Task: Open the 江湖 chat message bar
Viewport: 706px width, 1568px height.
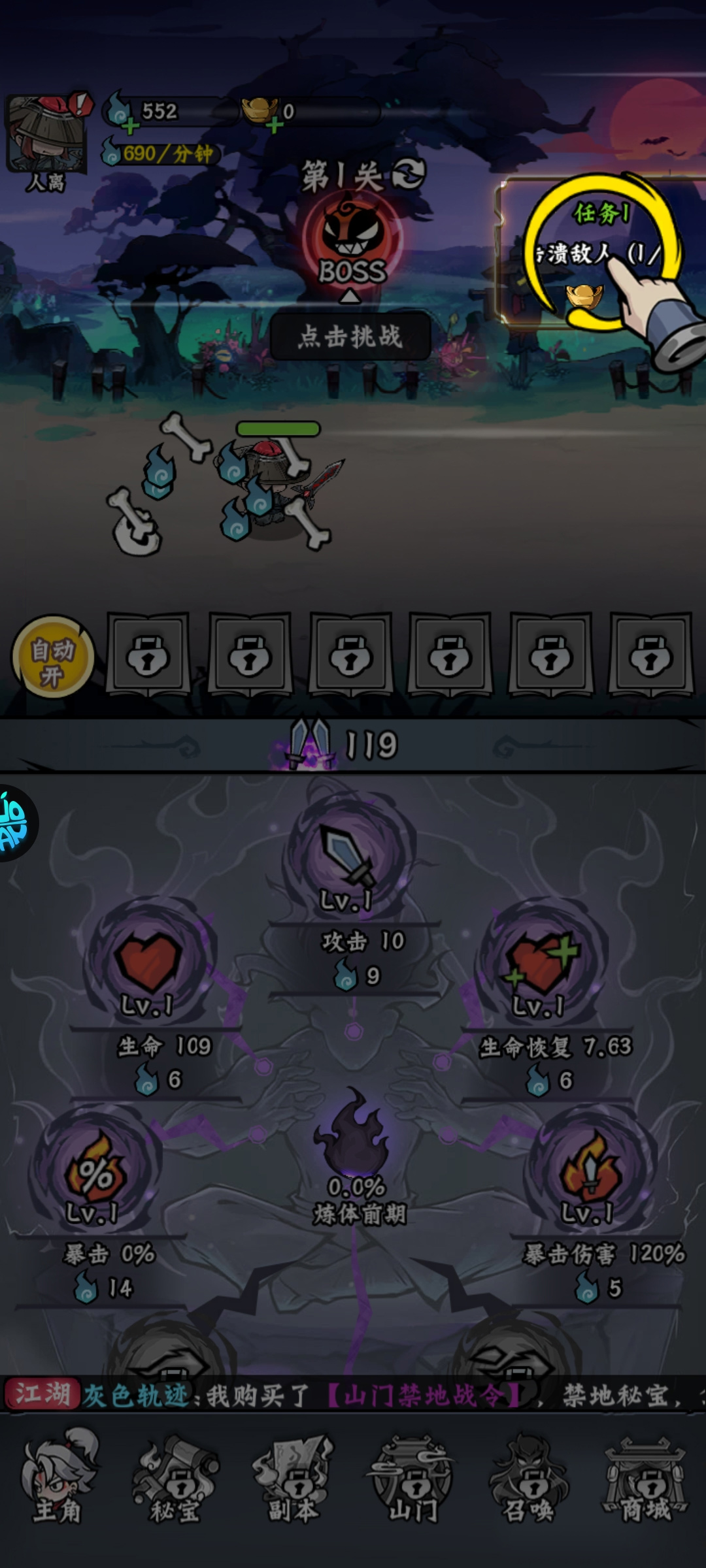Action: click(x=353, y=1396)
